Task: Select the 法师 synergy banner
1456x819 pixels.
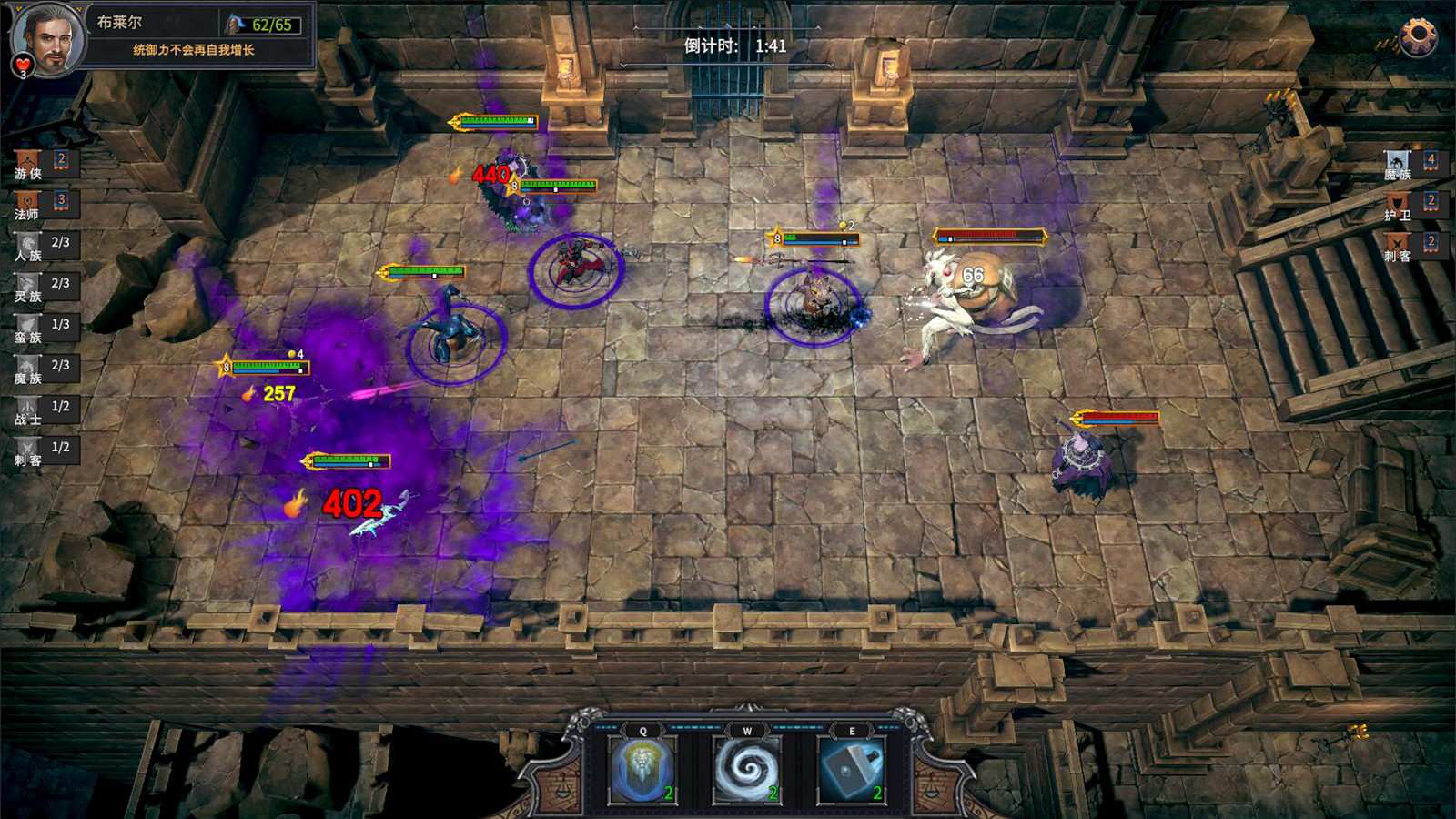Action: pos(28,204)
